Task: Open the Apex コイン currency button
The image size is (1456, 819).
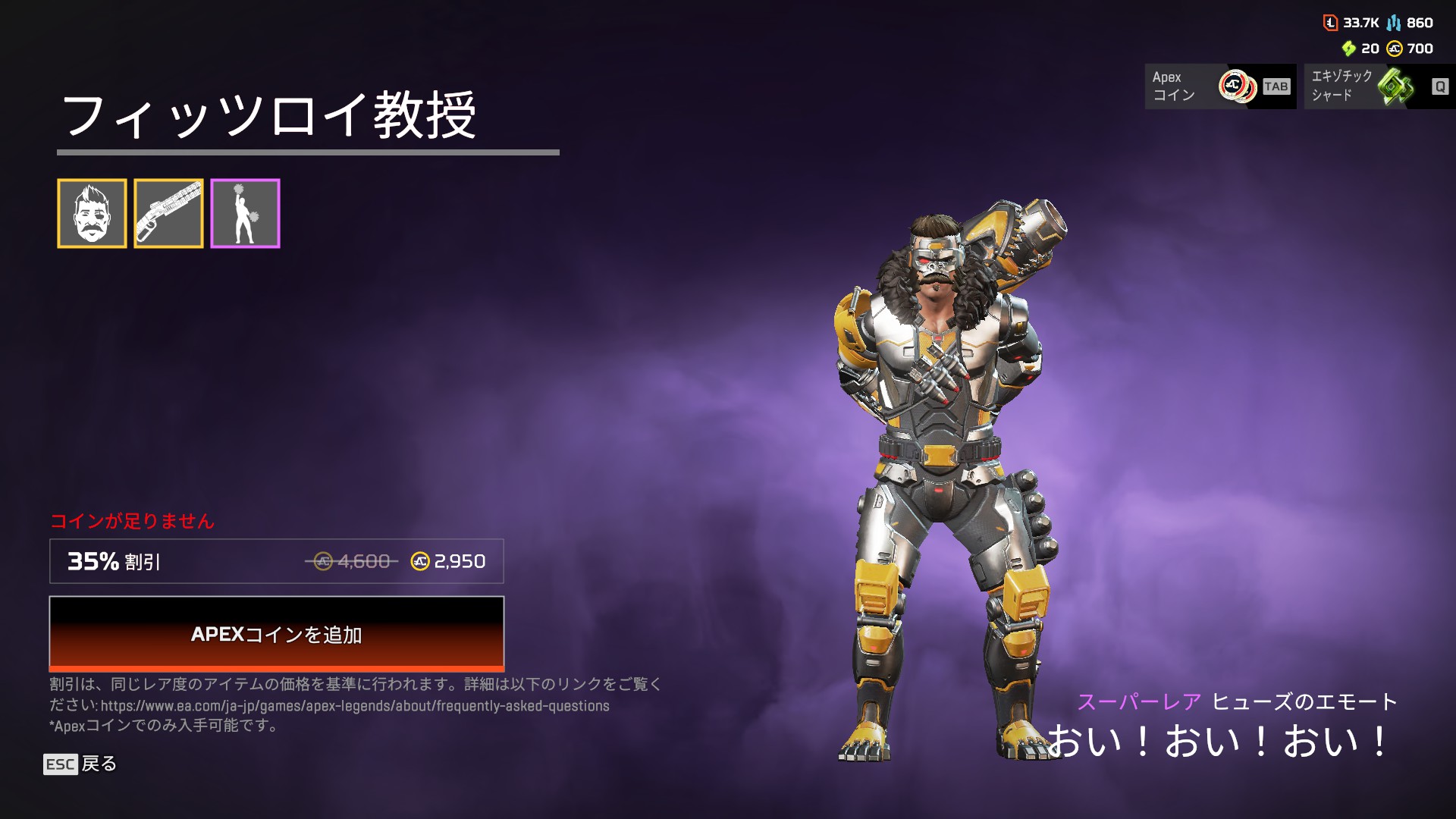Action: [x=1220, y=86]
